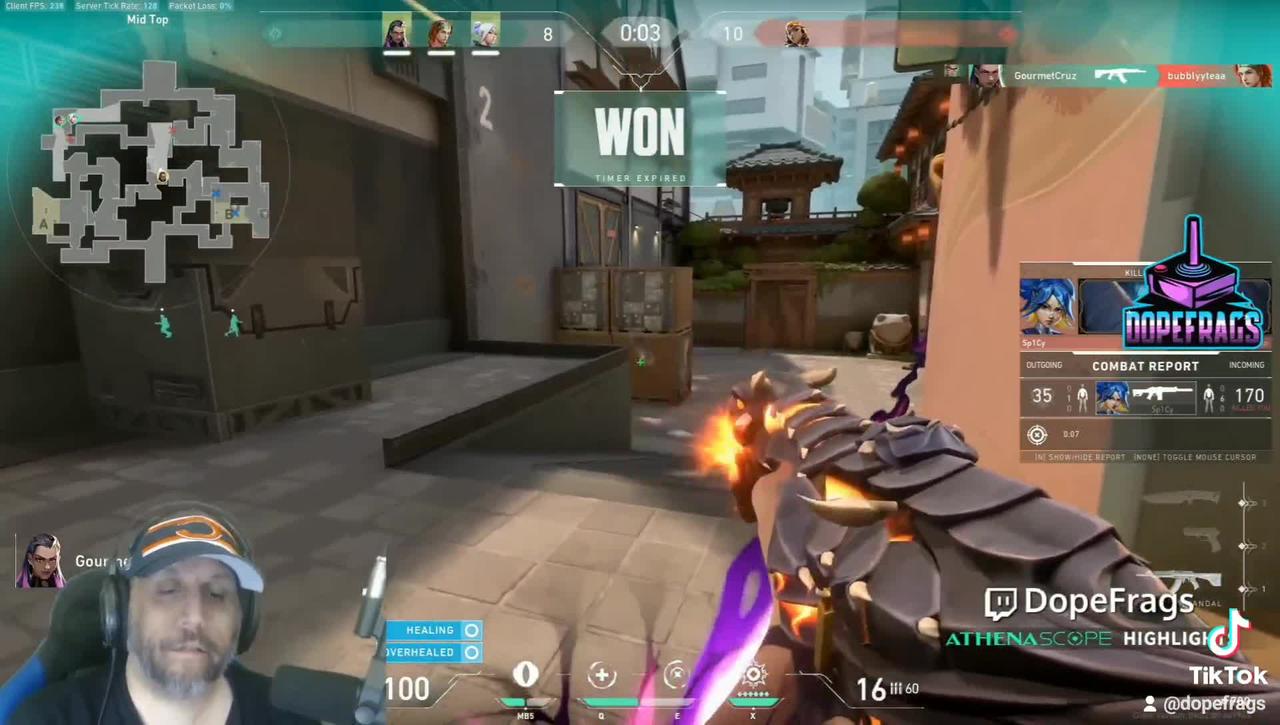
Task: Select the Q healing ability icon
Action: (x=601, y=676)
